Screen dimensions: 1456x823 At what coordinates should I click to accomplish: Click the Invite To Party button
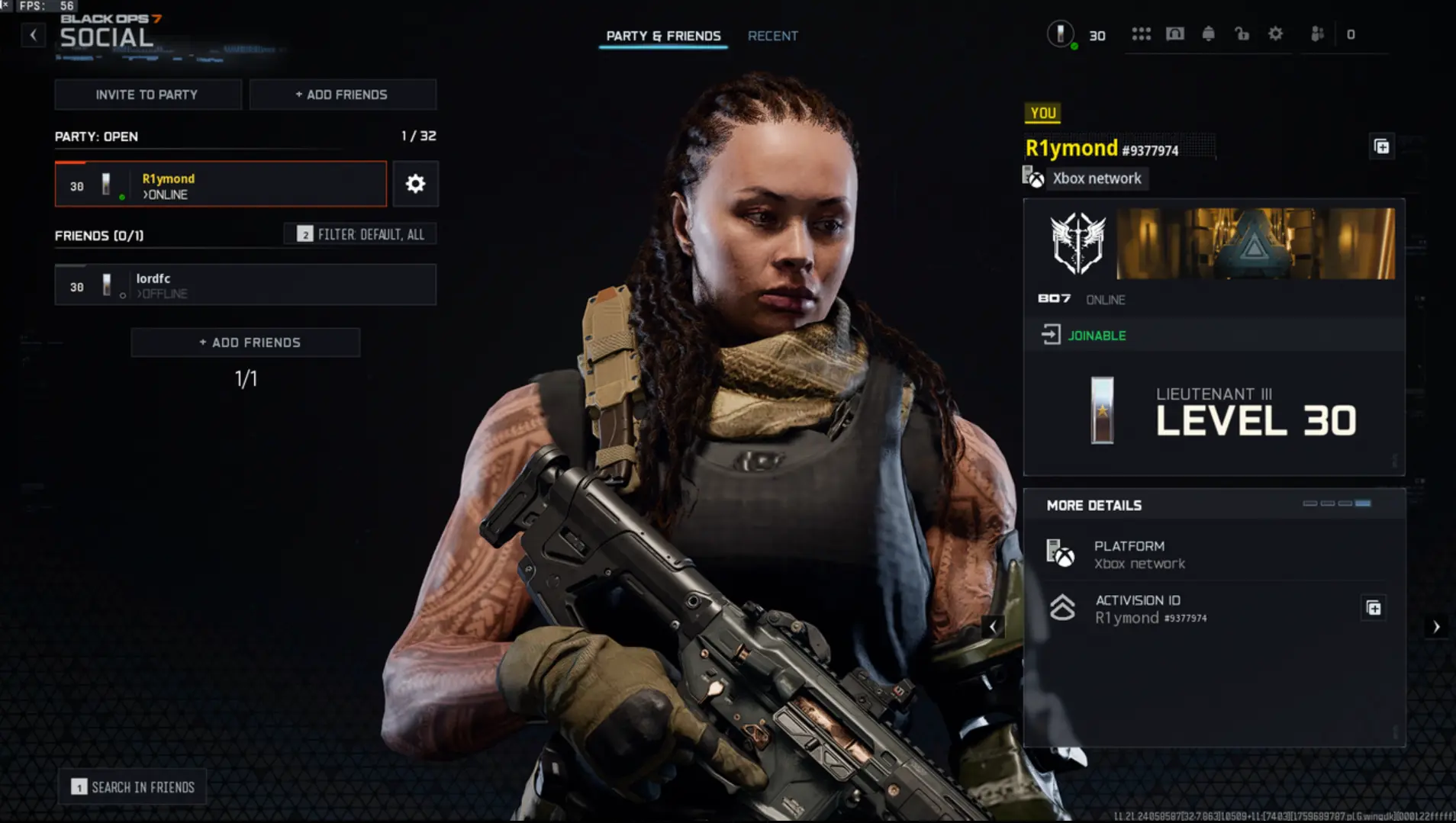click(147, 94)
